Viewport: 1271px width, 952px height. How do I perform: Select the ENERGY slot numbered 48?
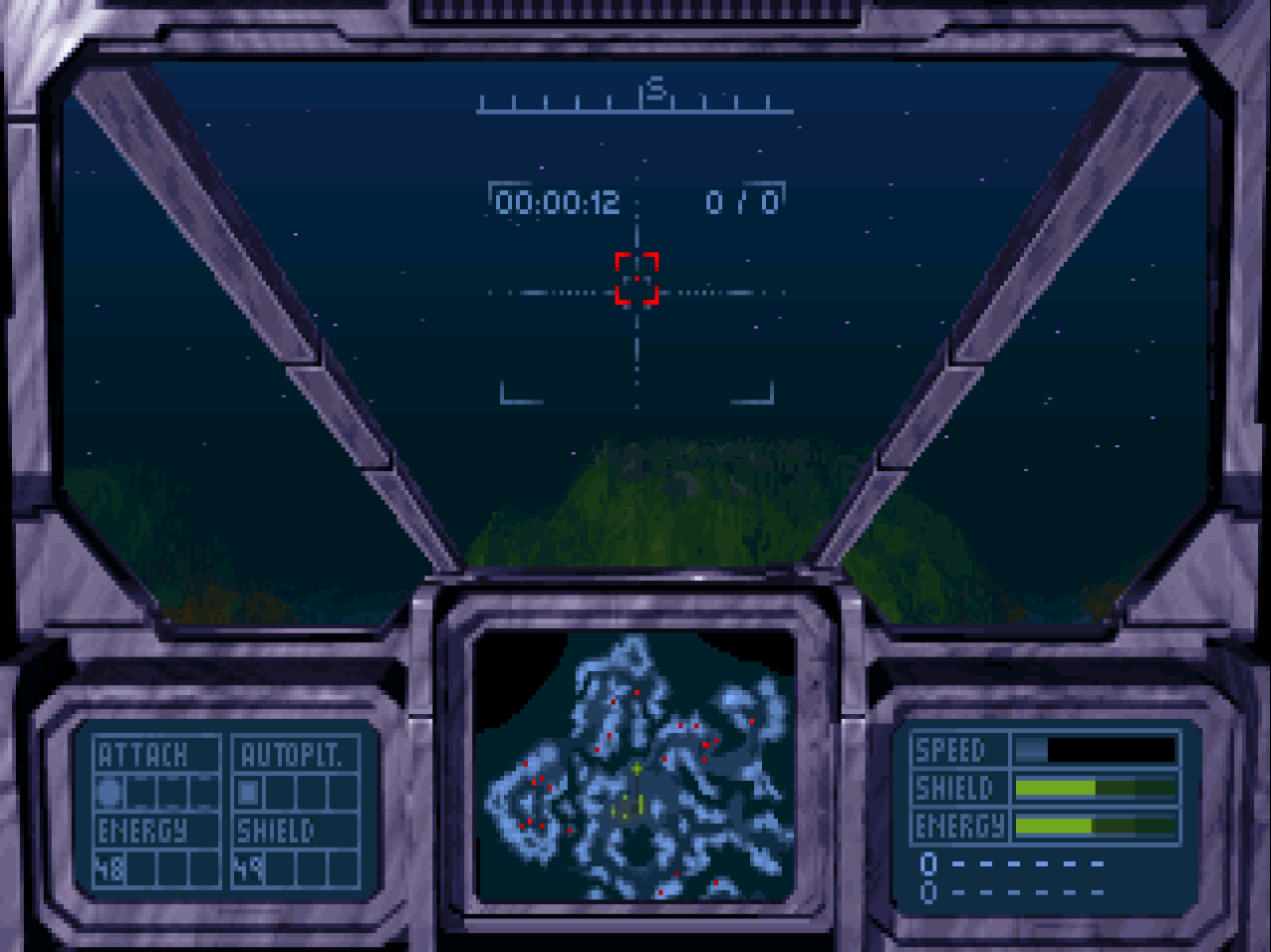110,869
